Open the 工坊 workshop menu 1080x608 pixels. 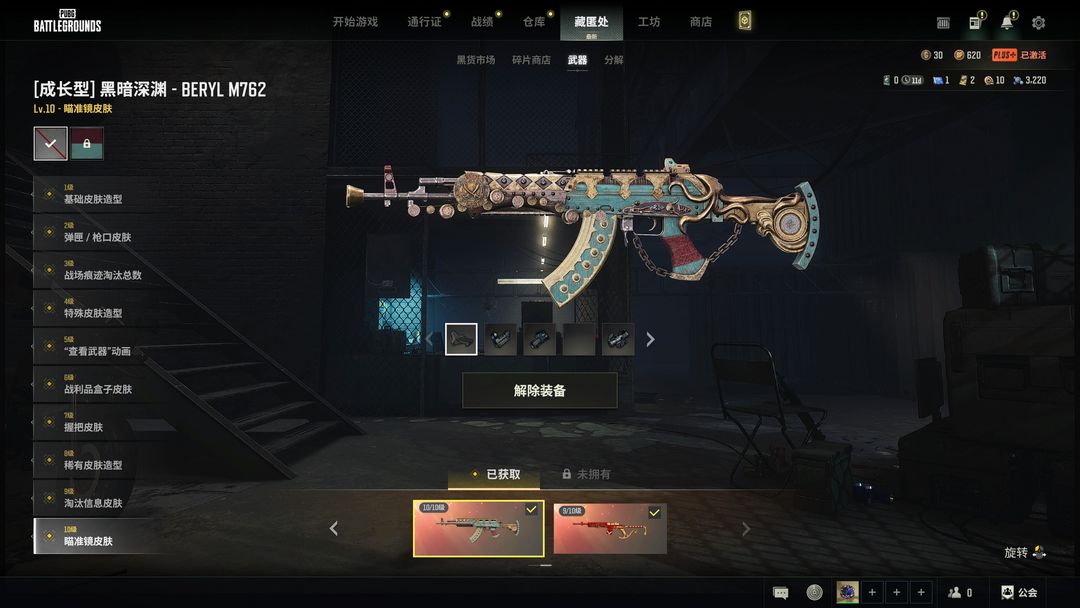[x=649, y=22]
